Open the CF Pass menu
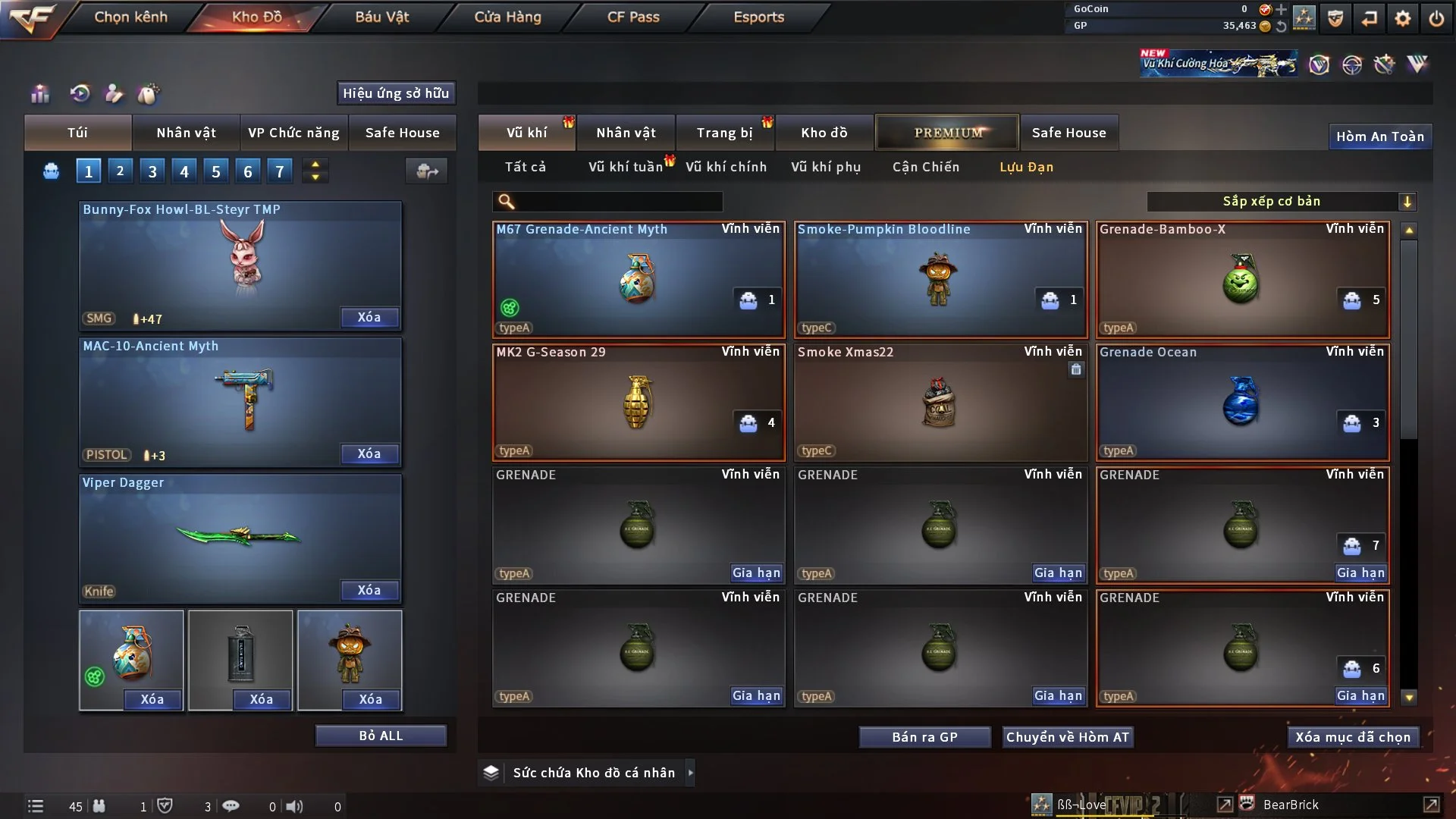1456x819 pixels. point(633,17)
